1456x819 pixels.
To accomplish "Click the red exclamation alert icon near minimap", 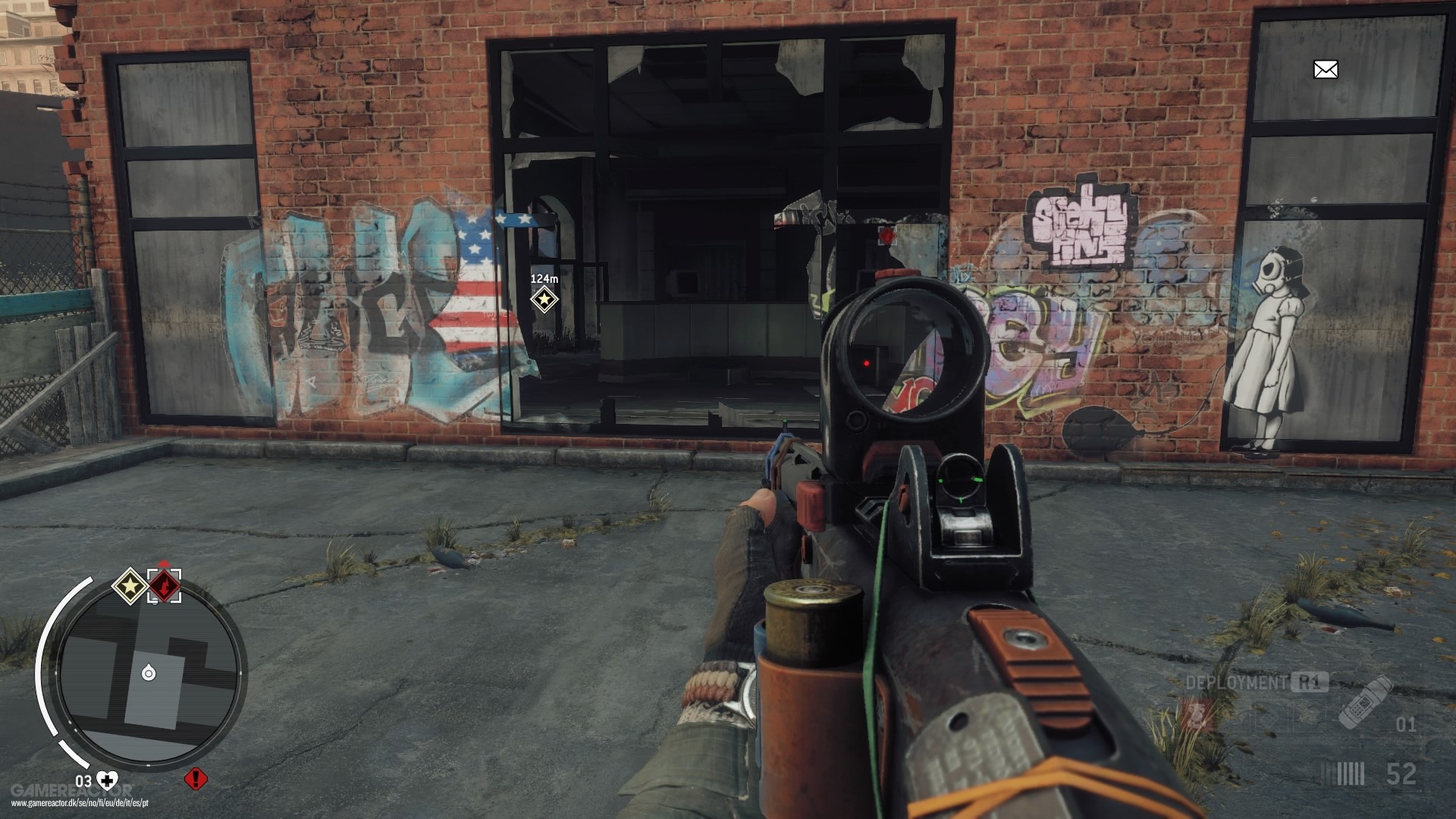I will (196, 780).
